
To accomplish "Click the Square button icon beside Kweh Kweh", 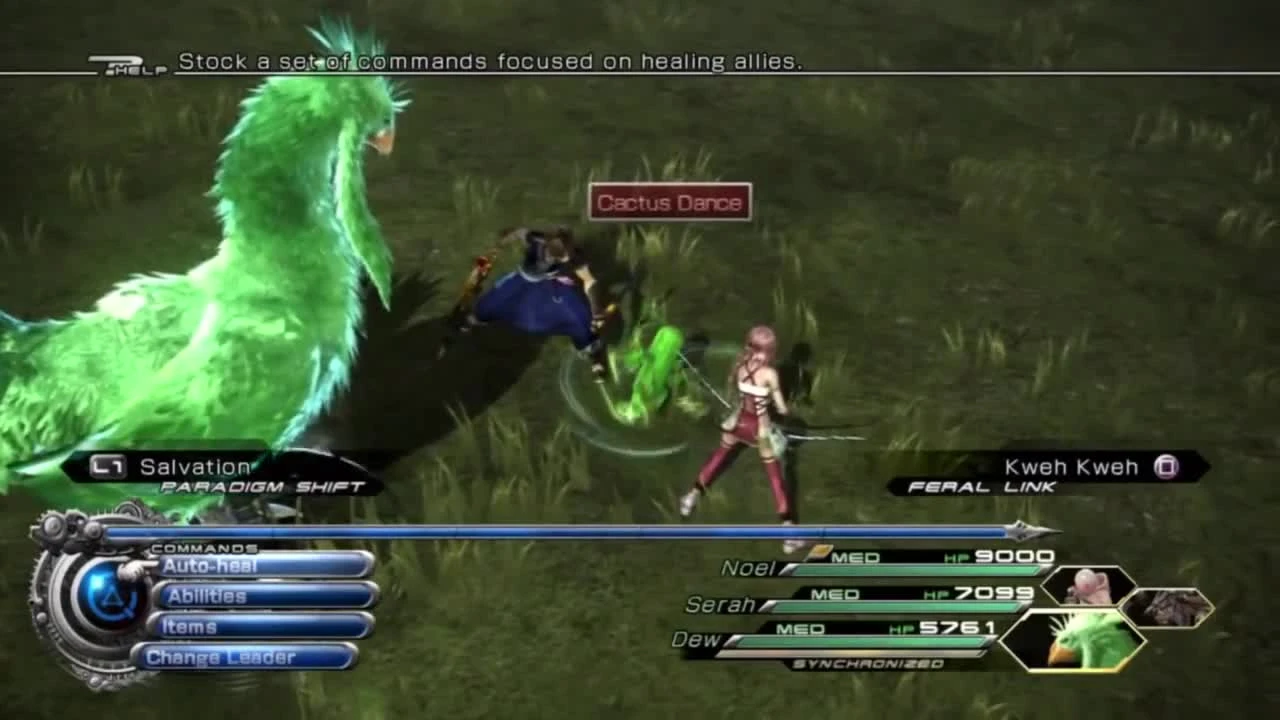I will [1168, 466].
